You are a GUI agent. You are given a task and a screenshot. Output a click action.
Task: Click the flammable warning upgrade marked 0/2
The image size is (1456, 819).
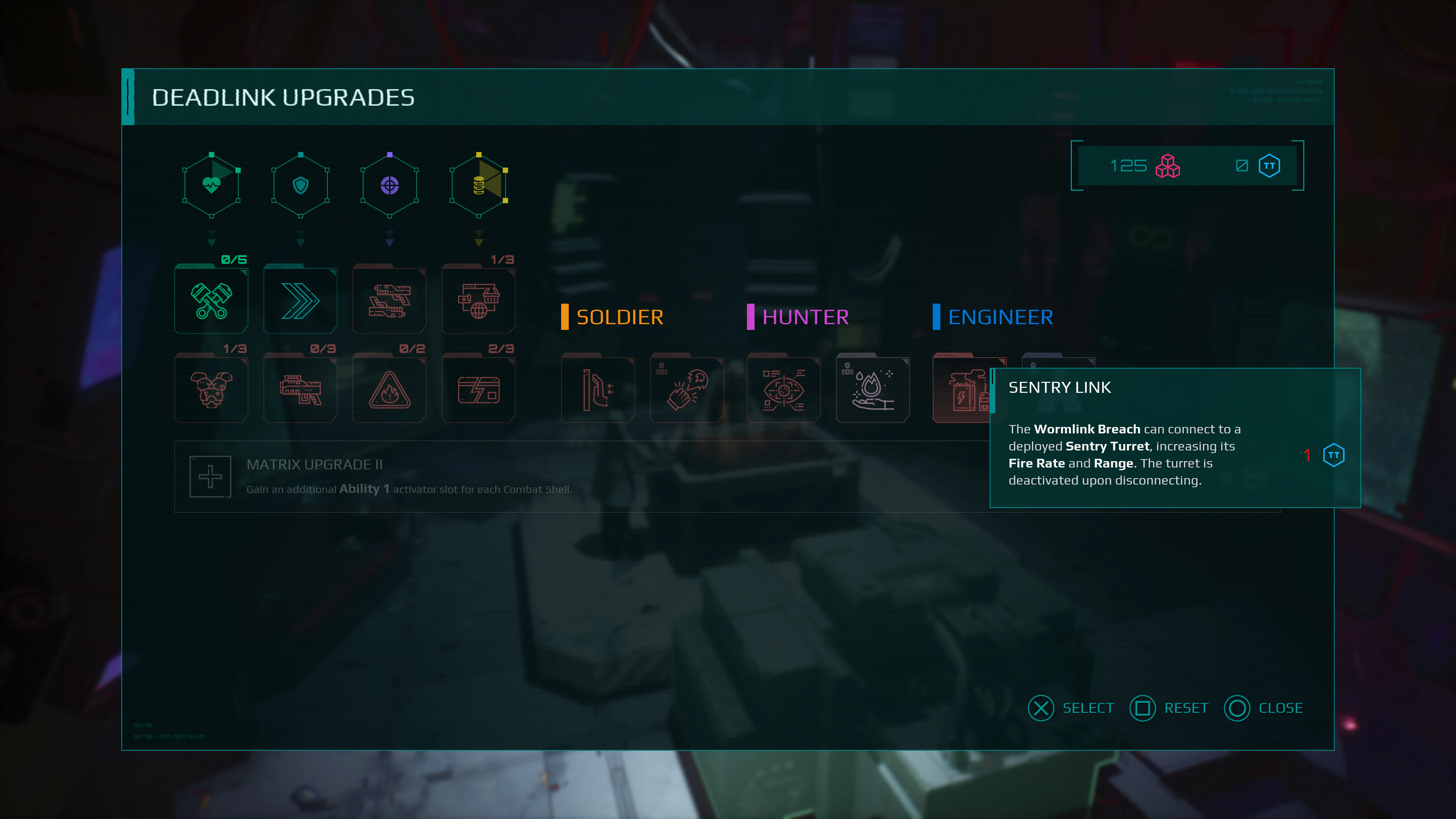point(389,388)
